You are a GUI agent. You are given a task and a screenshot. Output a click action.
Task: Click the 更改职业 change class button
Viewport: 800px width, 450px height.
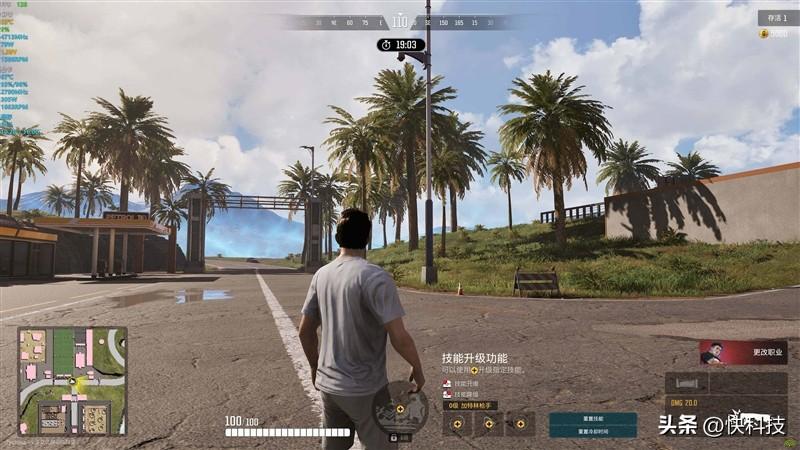coord(743,352)
